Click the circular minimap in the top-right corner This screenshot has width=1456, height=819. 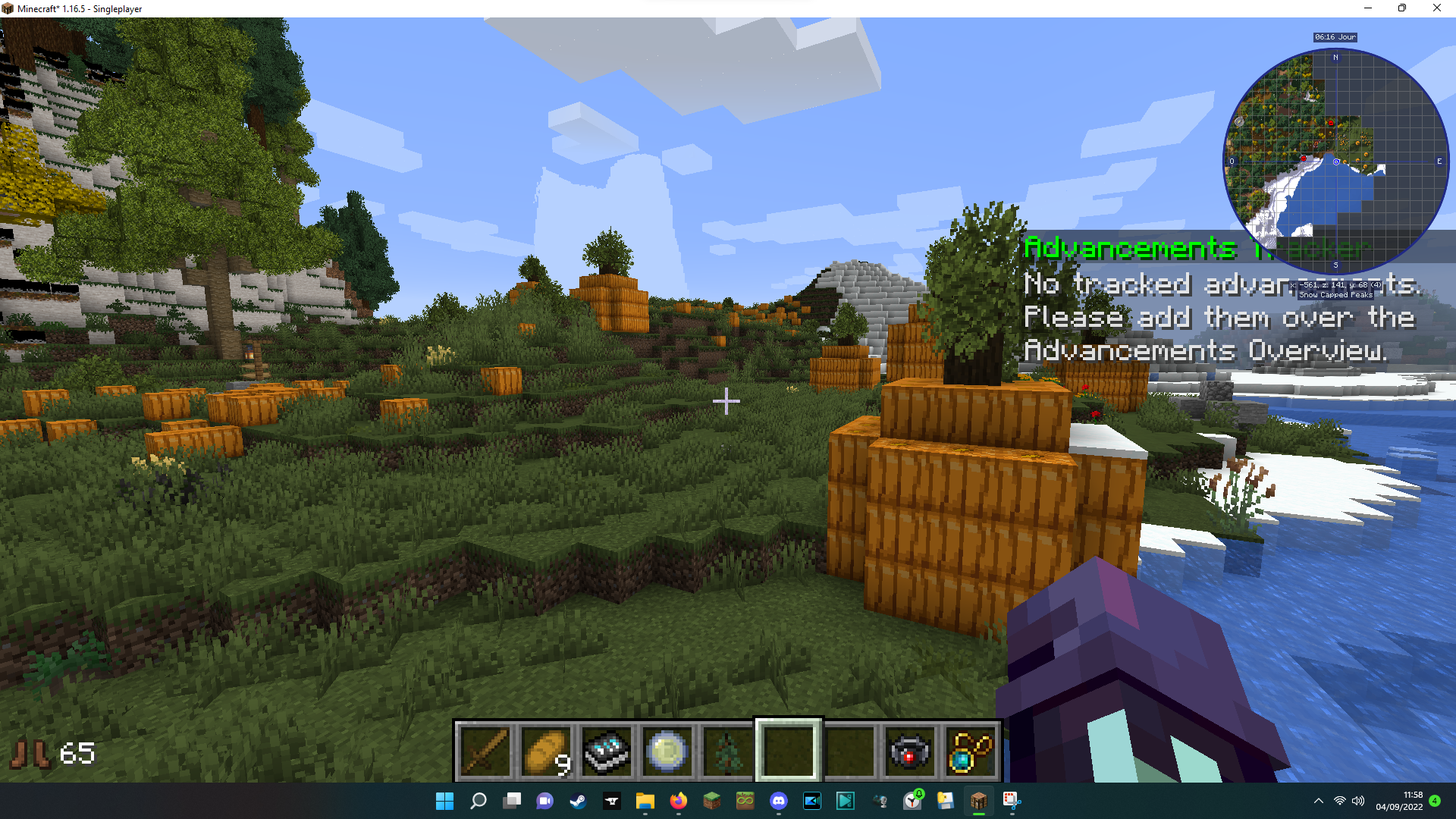pos(1336,161)
